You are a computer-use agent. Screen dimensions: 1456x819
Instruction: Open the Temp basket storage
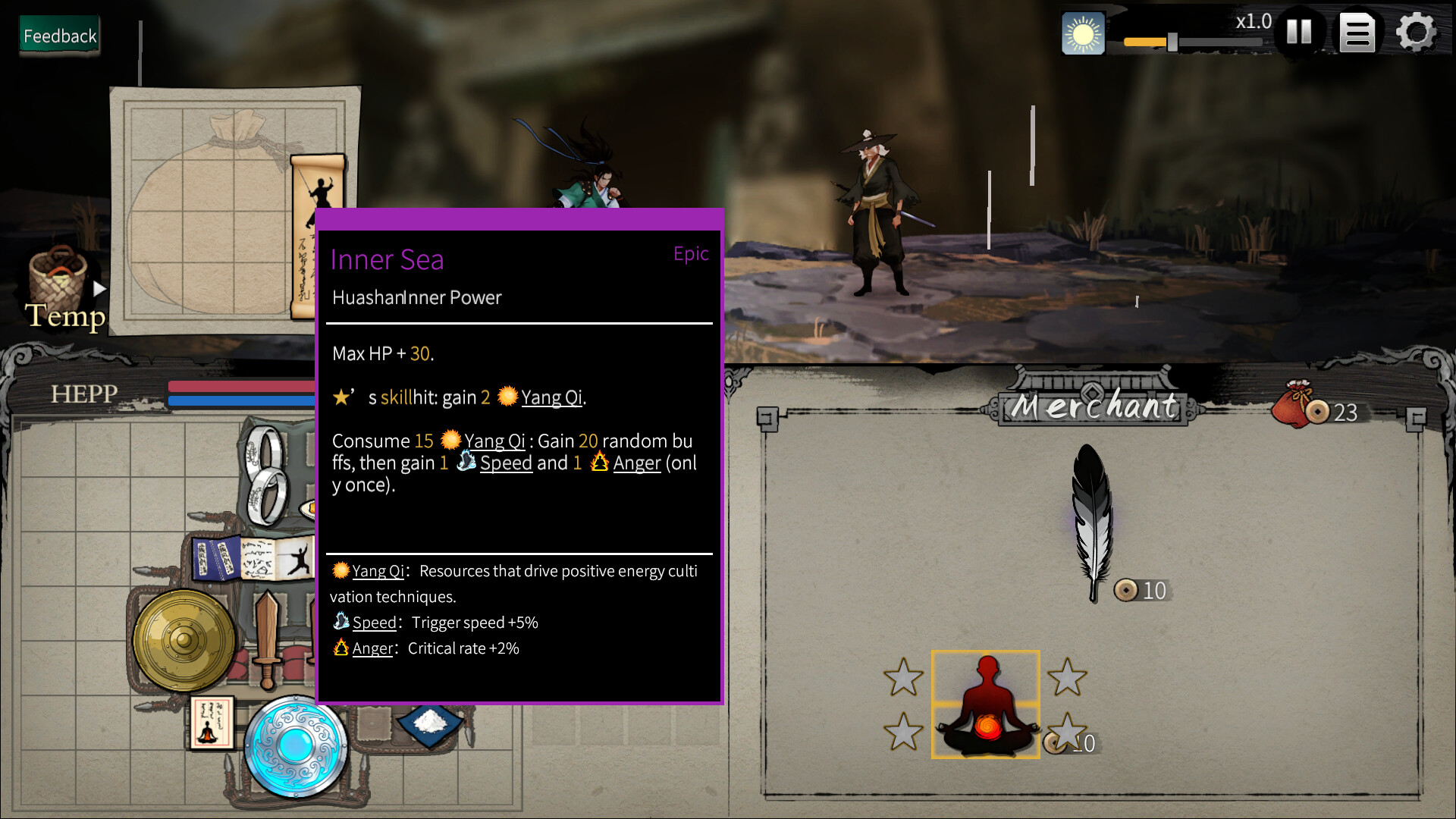point(59,284)
